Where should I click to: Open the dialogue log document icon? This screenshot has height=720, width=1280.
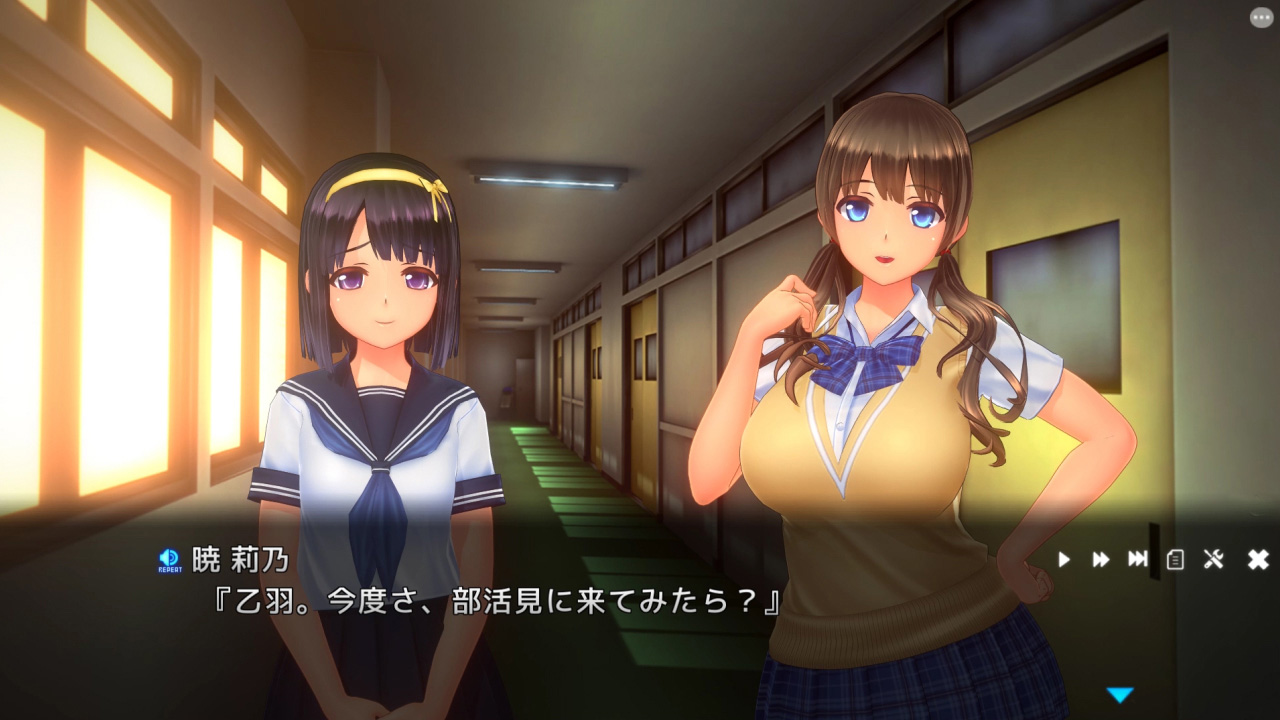click(x=1175, y=560)
